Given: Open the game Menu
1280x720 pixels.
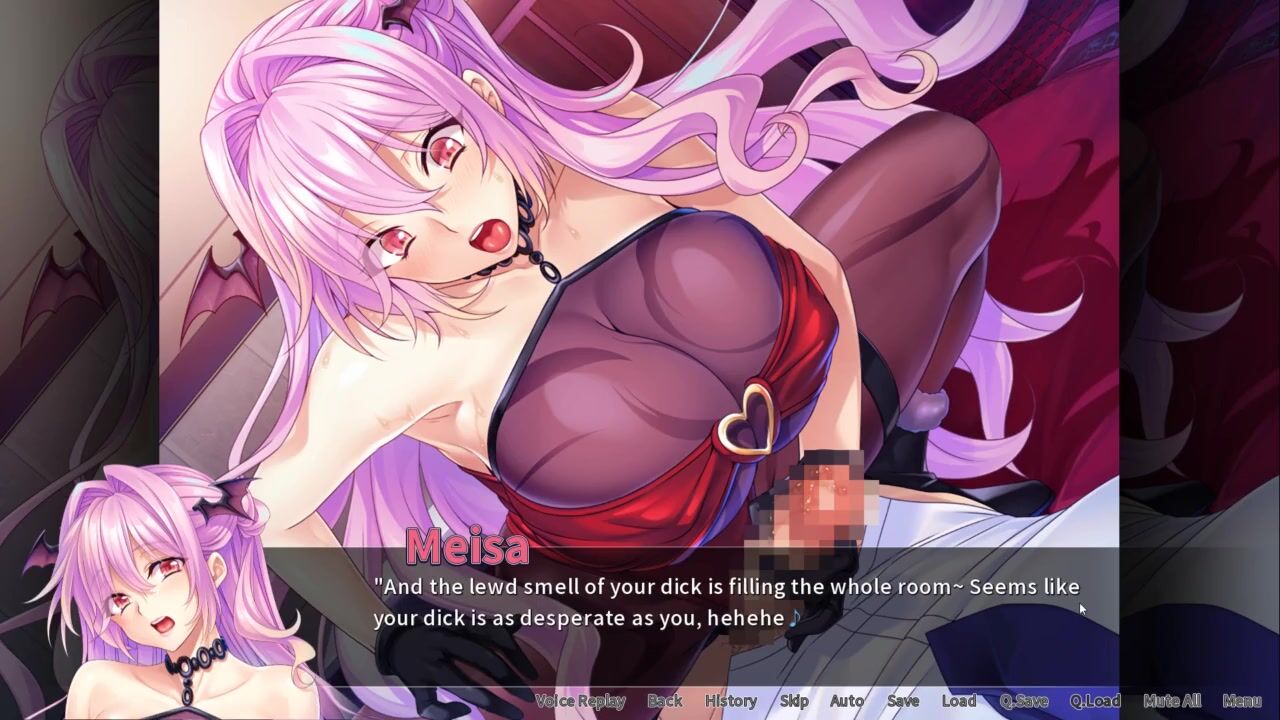Looking at the screenshot, I should click(x=1241, y=701).
